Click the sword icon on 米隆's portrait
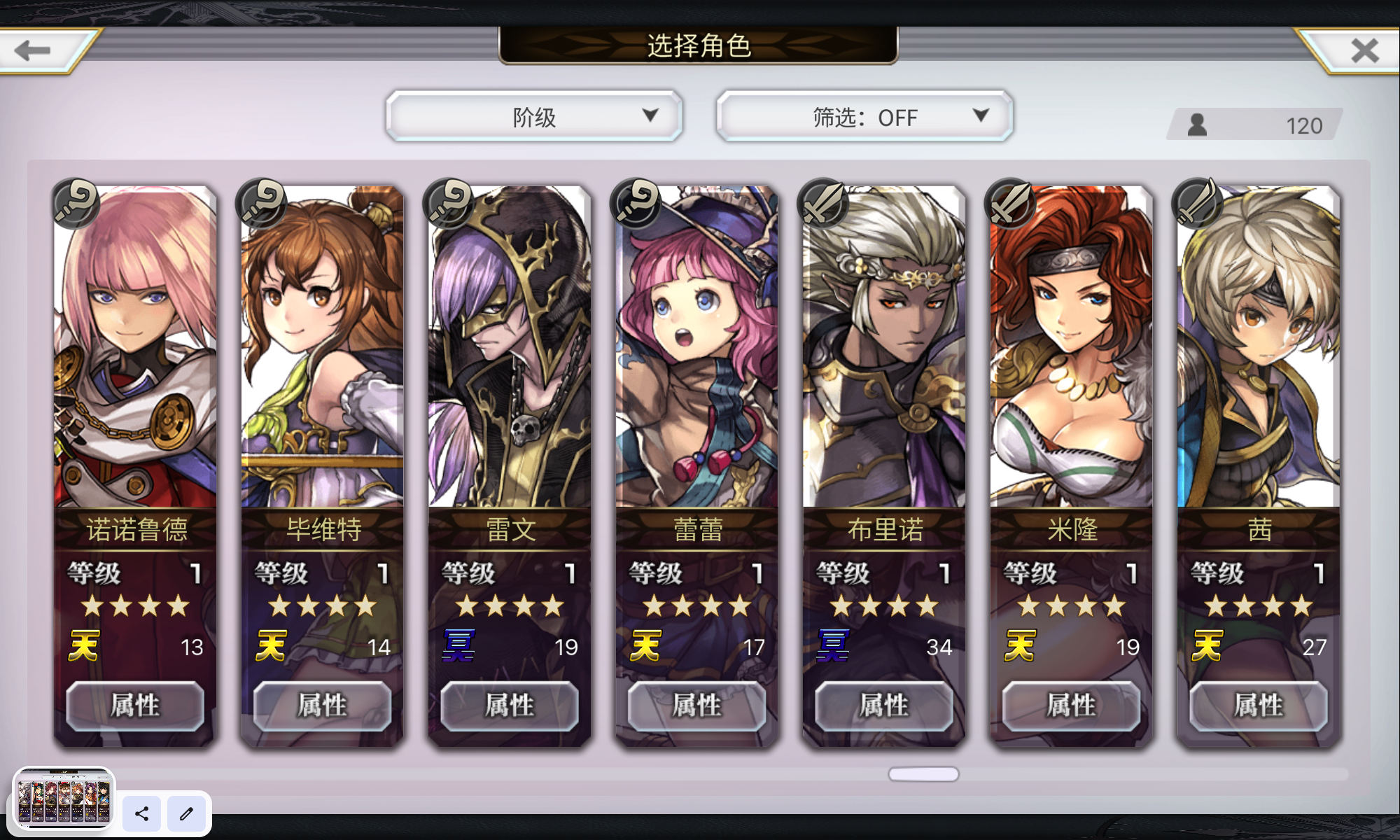This screenshot has width=1400, height=840. (1010, 205)
